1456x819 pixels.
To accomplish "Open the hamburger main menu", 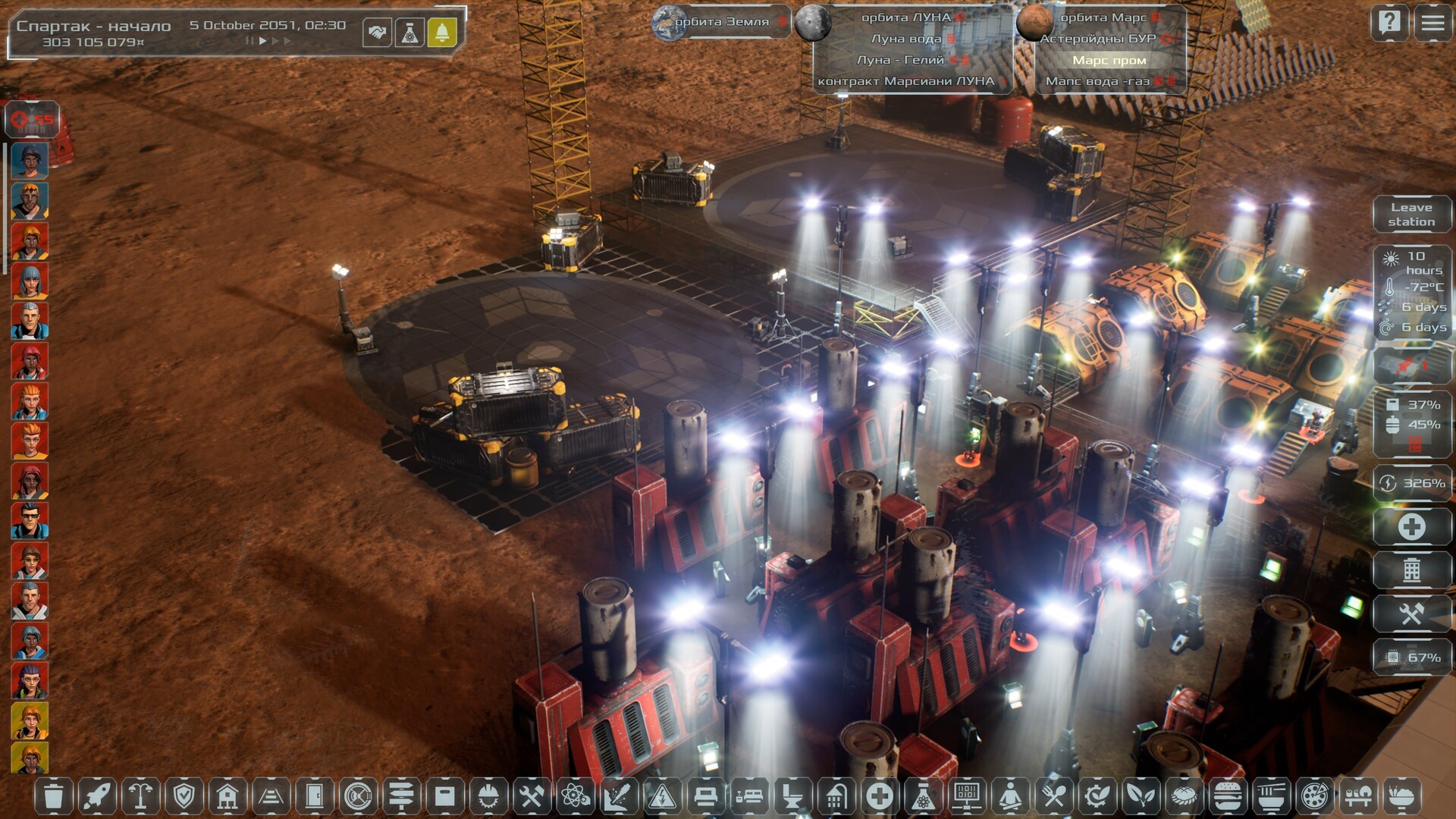I will pos(1432,23).
